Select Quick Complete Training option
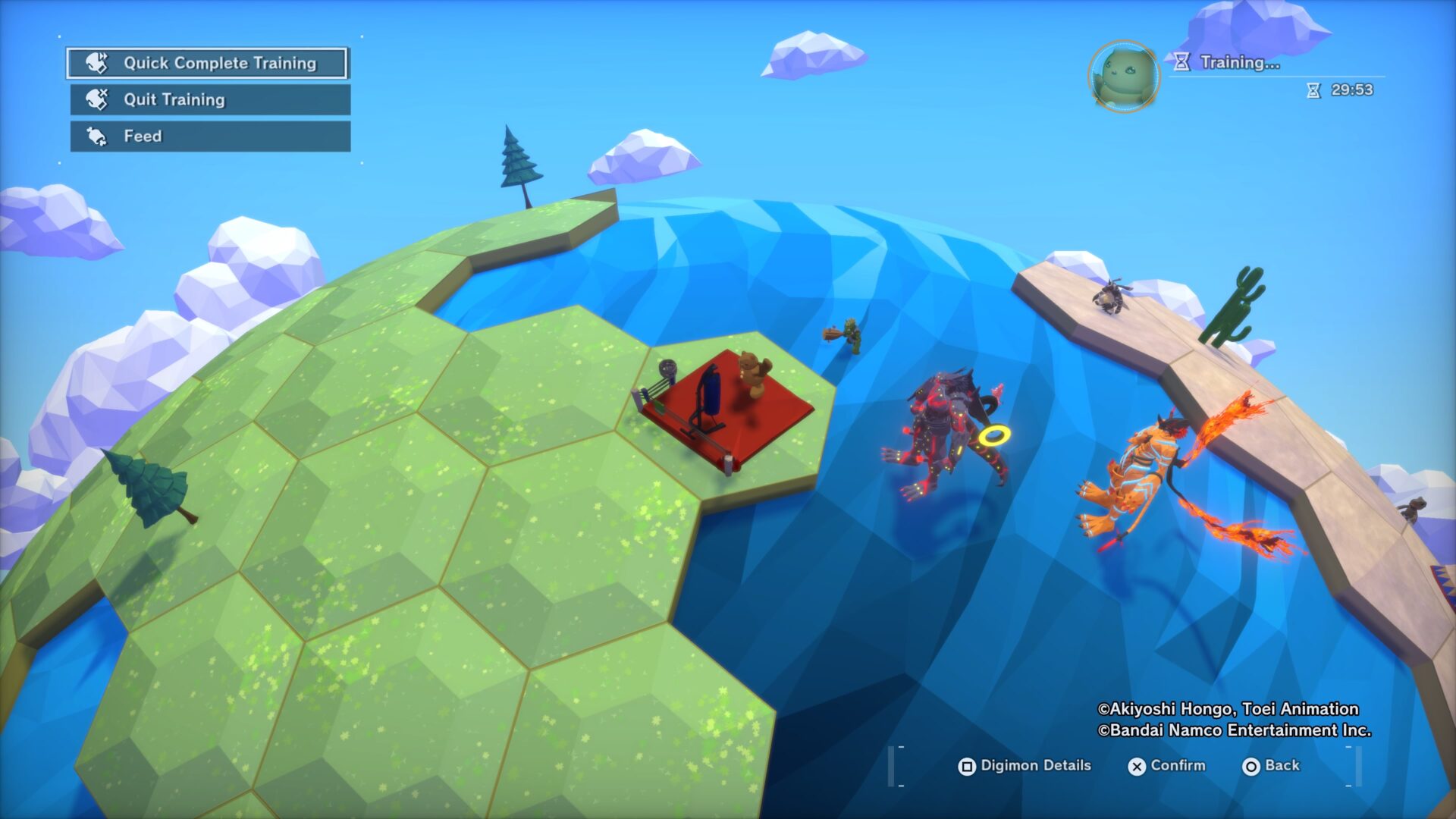 tap(207, 63)
